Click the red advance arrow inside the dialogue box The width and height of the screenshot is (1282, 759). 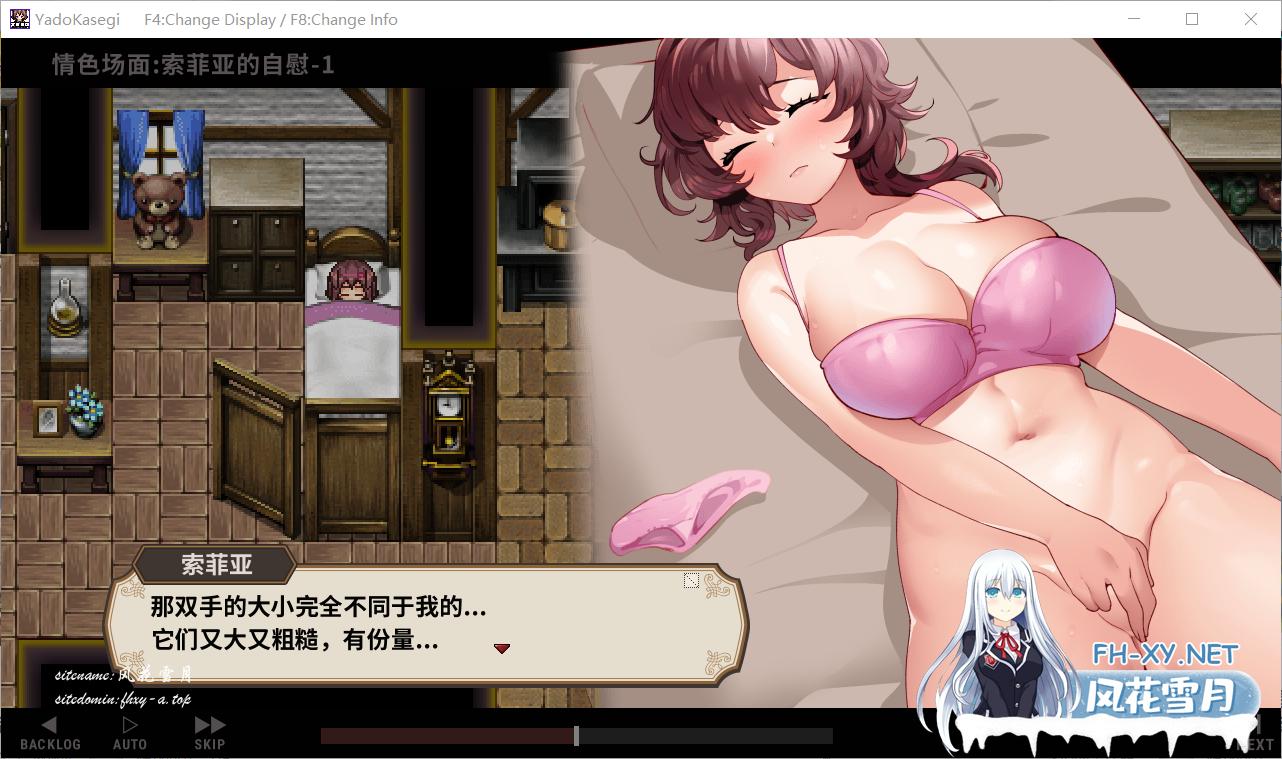pos(502,648)
